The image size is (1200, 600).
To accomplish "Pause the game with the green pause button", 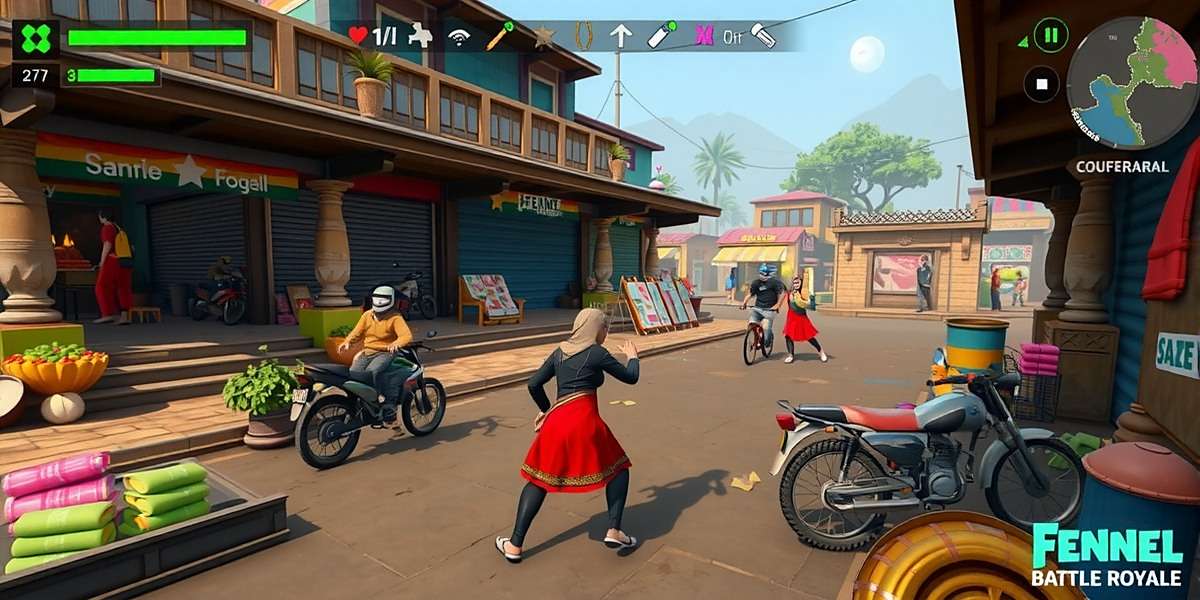I will click(1050, 36).
